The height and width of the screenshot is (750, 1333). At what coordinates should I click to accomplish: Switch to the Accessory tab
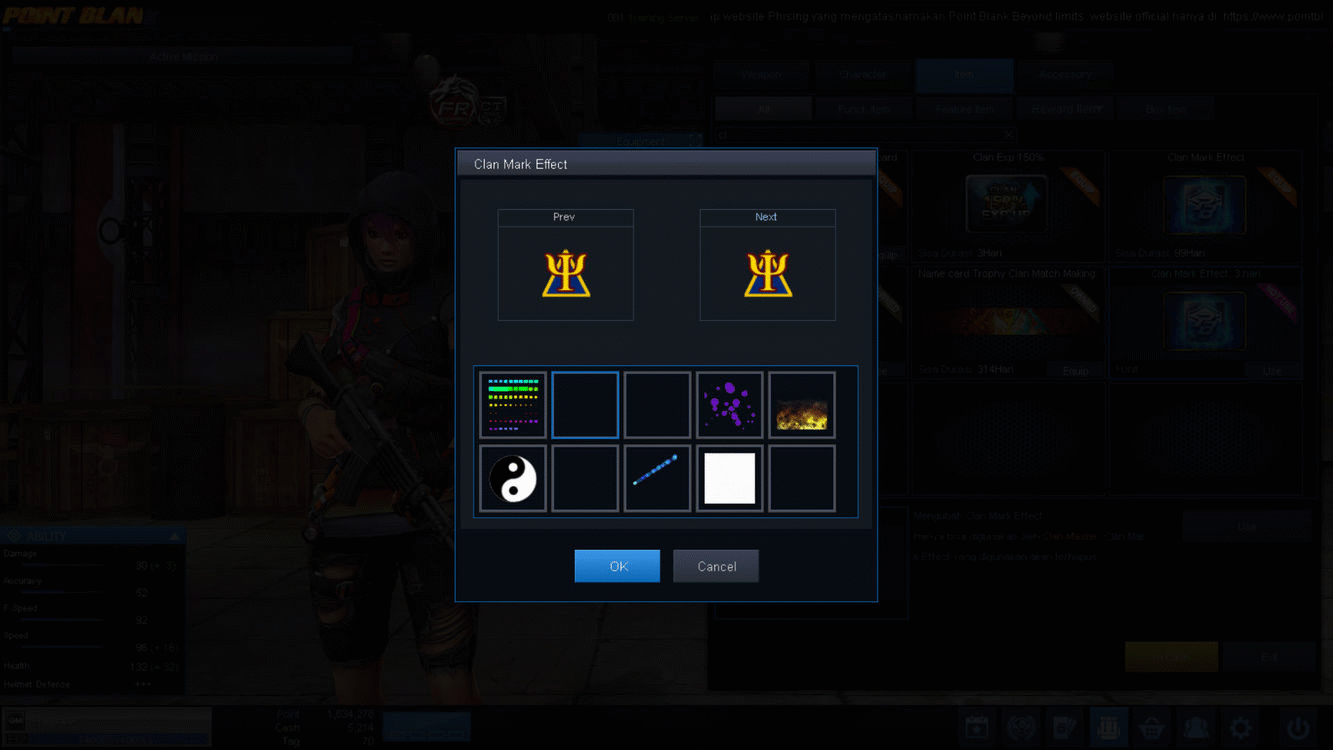pos(1066,74)
